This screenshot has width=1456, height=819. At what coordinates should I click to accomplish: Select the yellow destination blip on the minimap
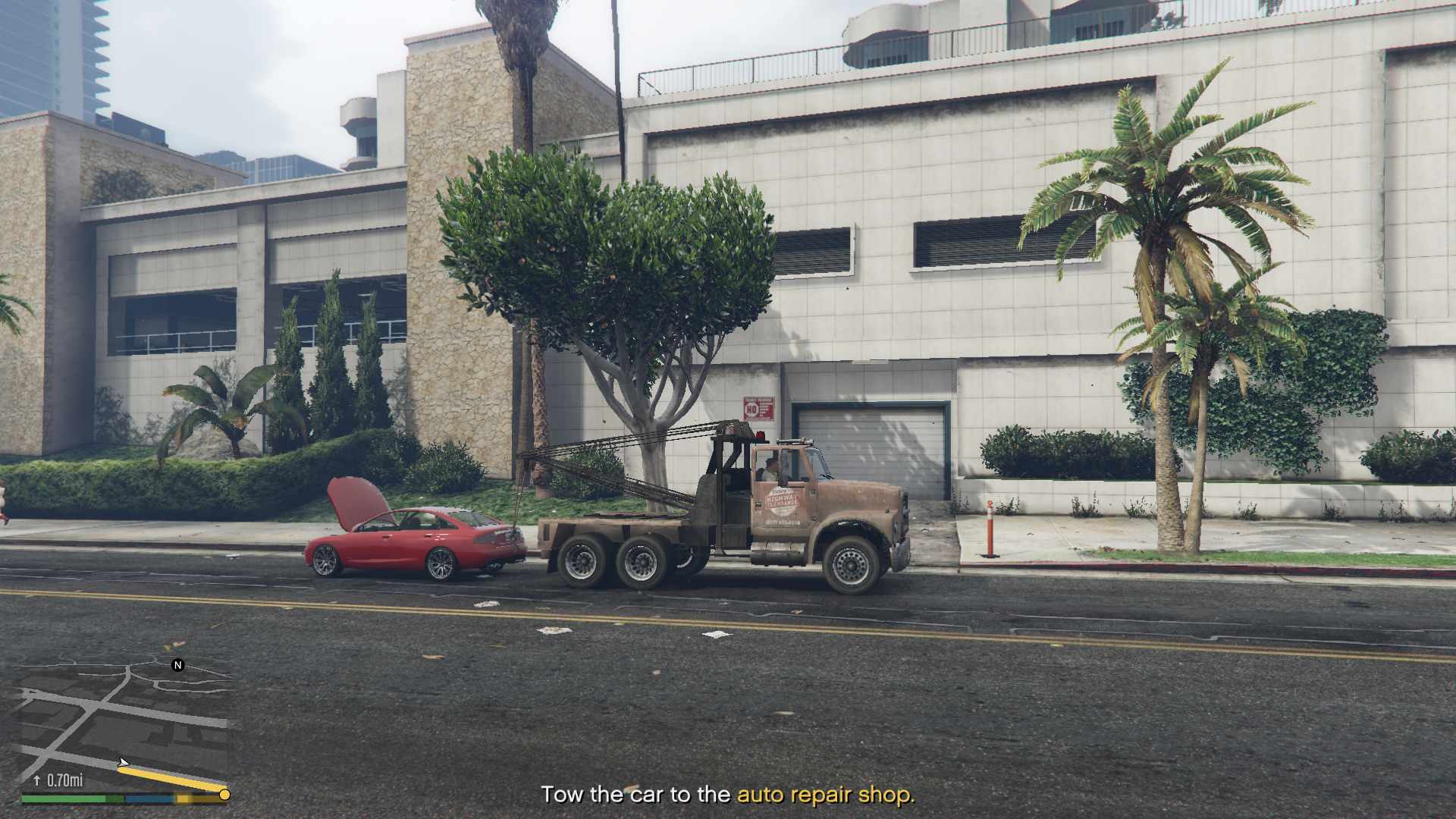(224, 795)
